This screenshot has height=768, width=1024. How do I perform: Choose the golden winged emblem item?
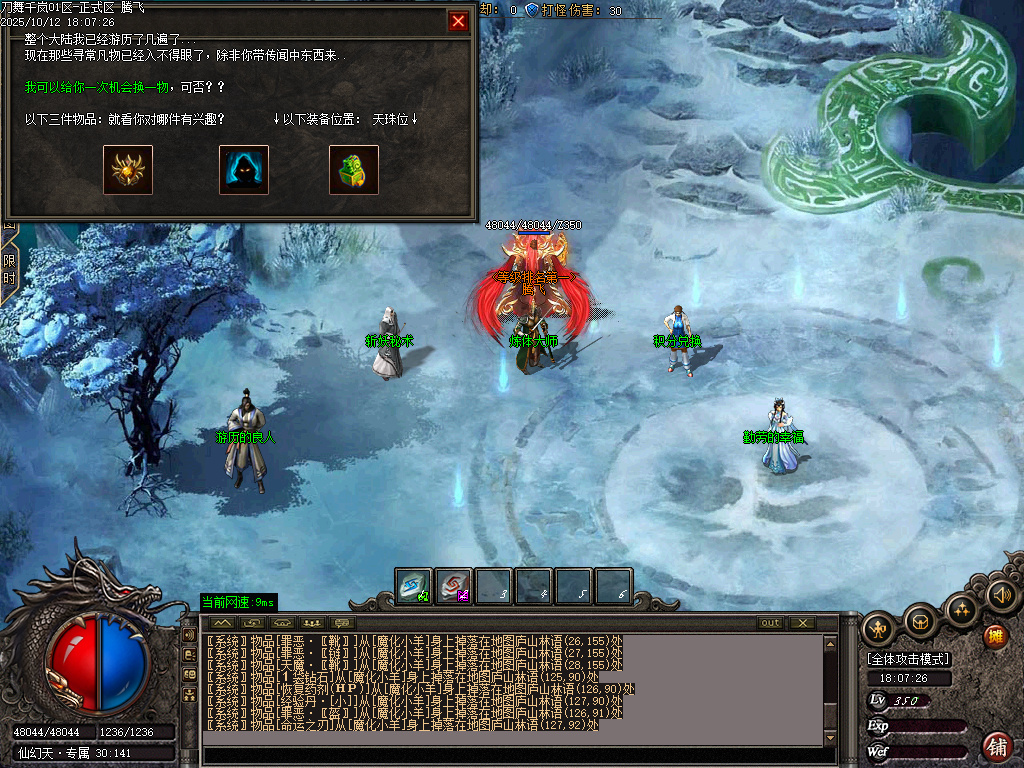[x=128, y=170]
